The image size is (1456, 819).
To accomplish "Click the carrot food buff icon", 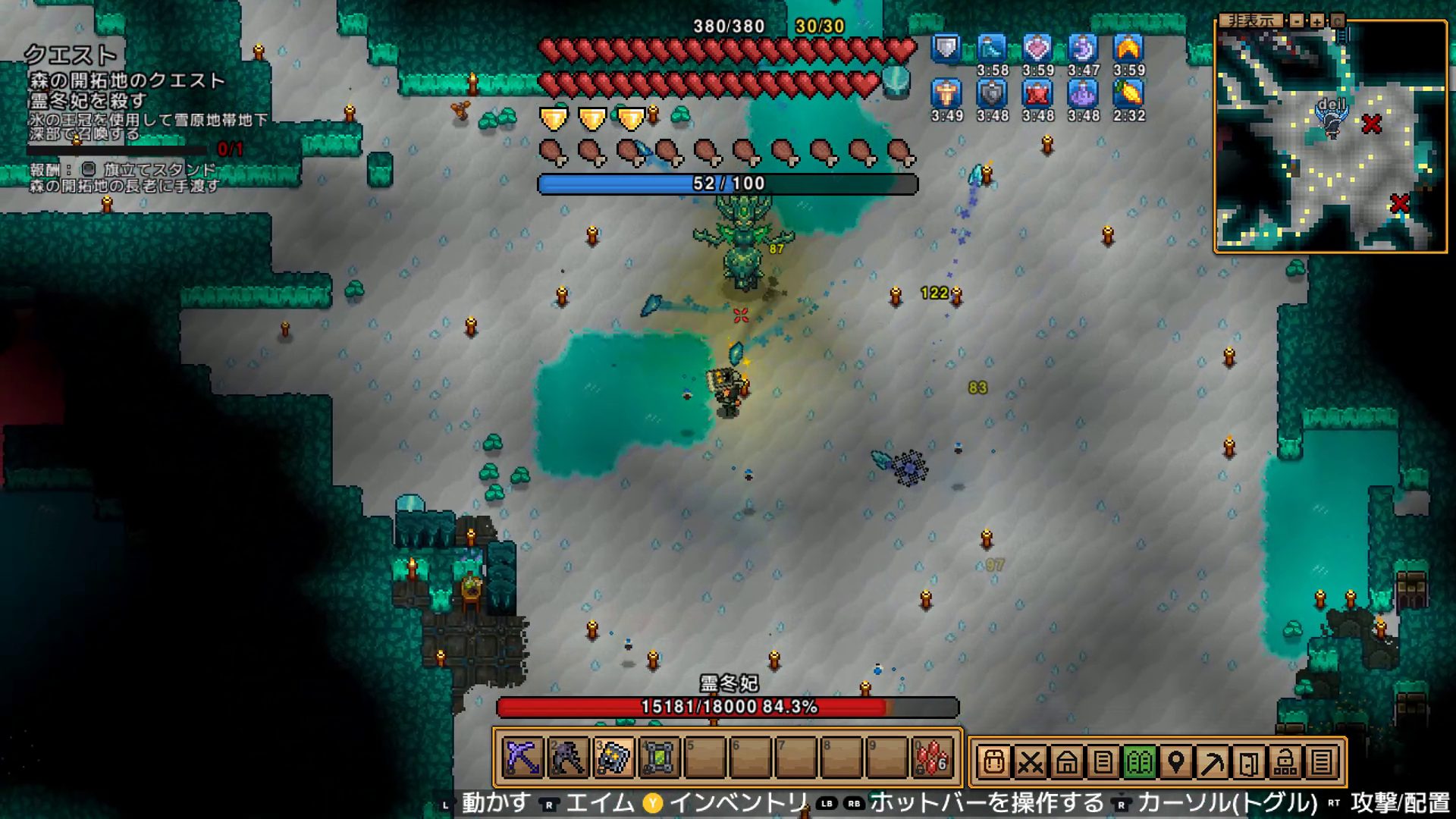I will [x=1128, y=93].
